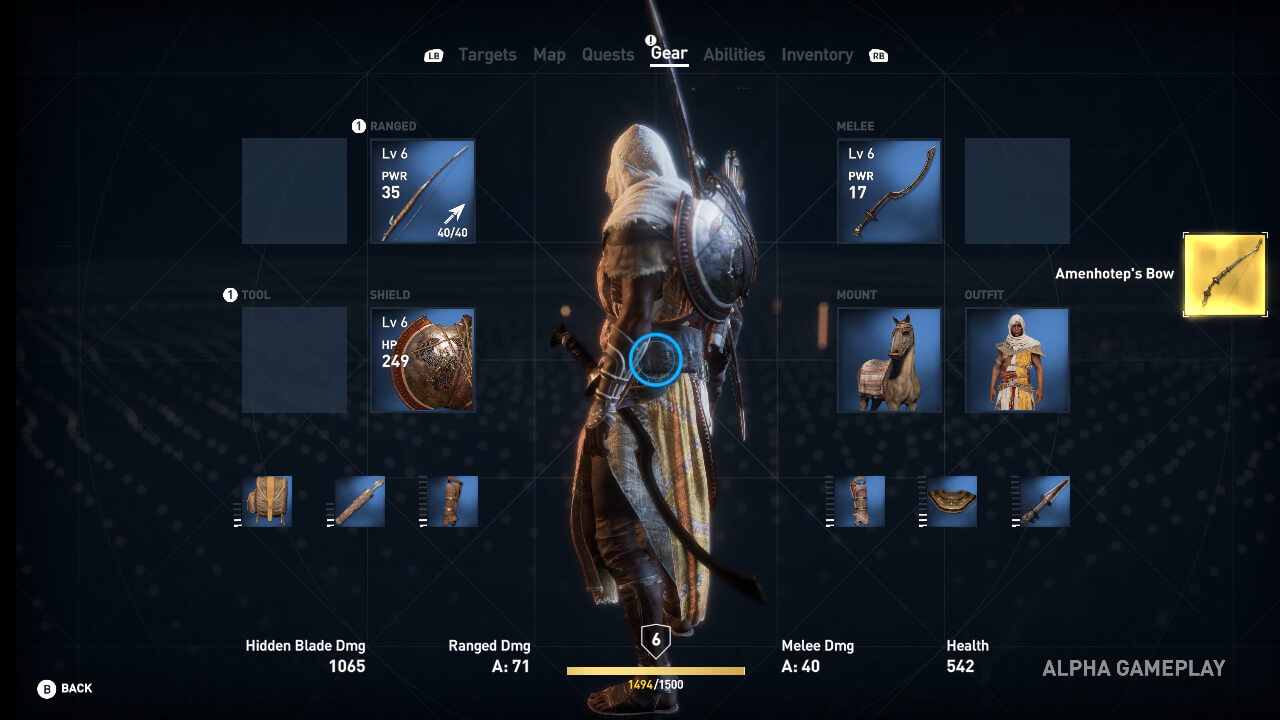1280x720 pixels.
Task: Go to the Quests tab
Action: (x=608, y=55)
